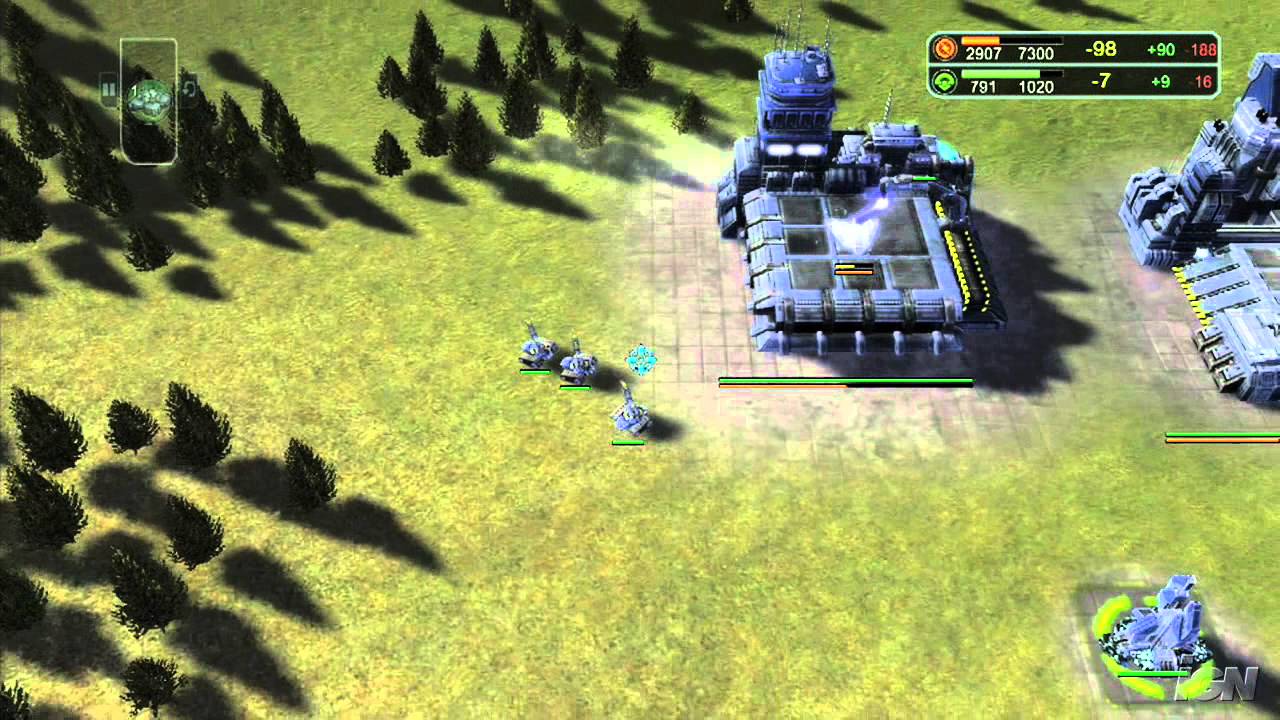Click the green energy resource icon

click(944, 79)
